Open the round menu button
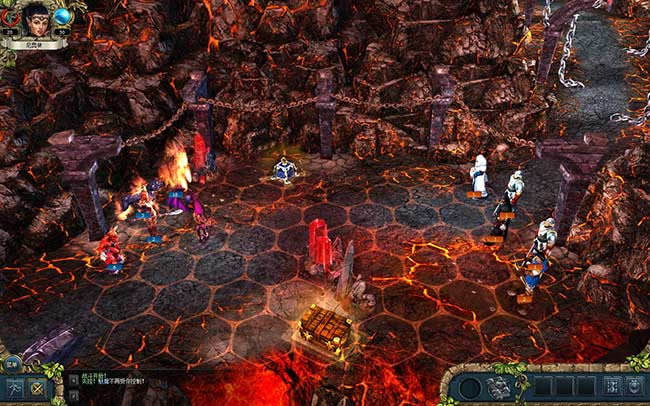Image resolution: width=650 pixels, height=406 pixels. point(11,364)
